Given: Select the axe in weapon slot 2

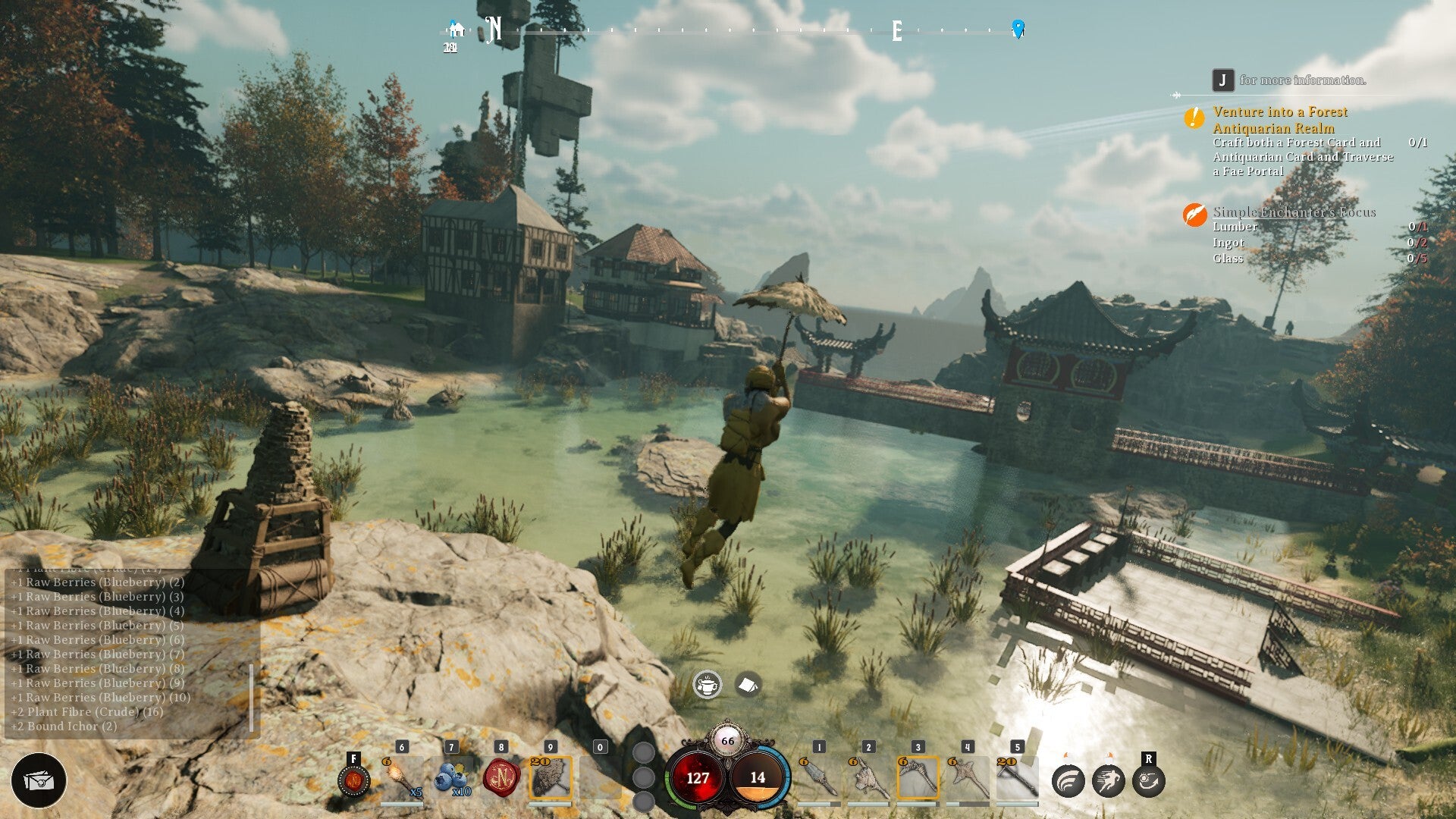Looking at the screenshot, I should 868,779.
